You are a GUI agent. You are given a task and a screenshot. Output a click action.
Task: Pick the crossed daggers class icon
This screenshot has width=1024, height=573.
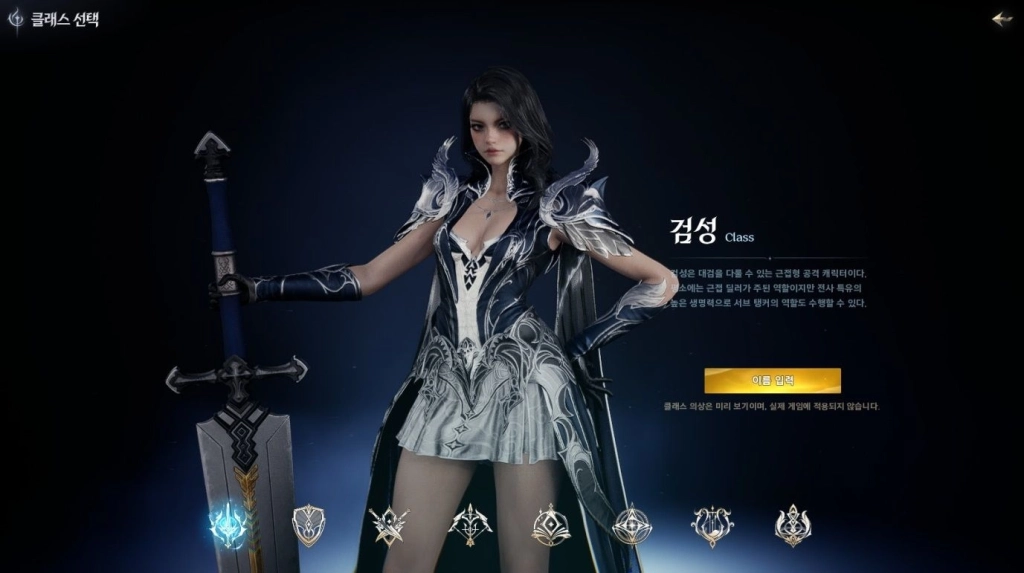[x=388, y=525]
